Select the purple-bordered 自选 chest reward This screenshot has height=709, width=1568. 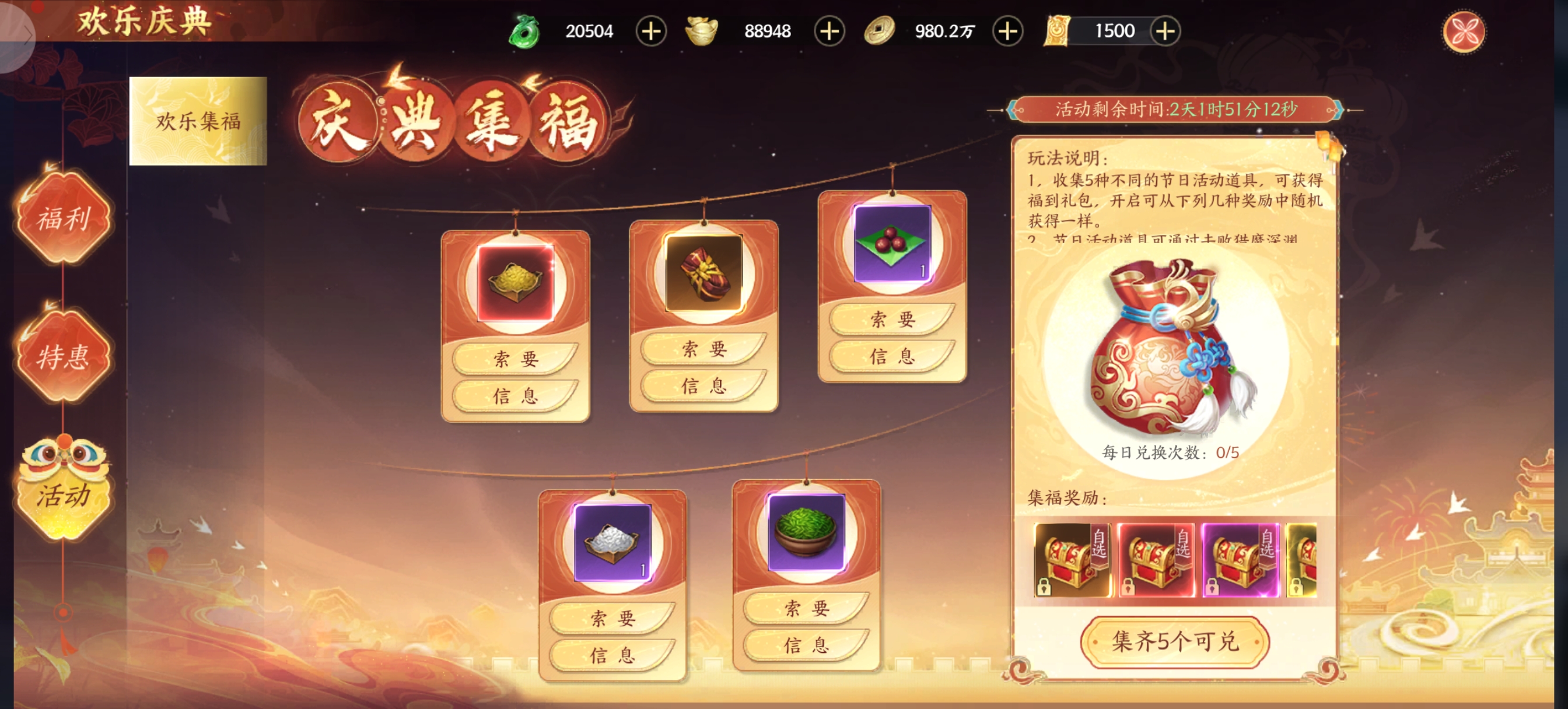(x=1240, y=560)
